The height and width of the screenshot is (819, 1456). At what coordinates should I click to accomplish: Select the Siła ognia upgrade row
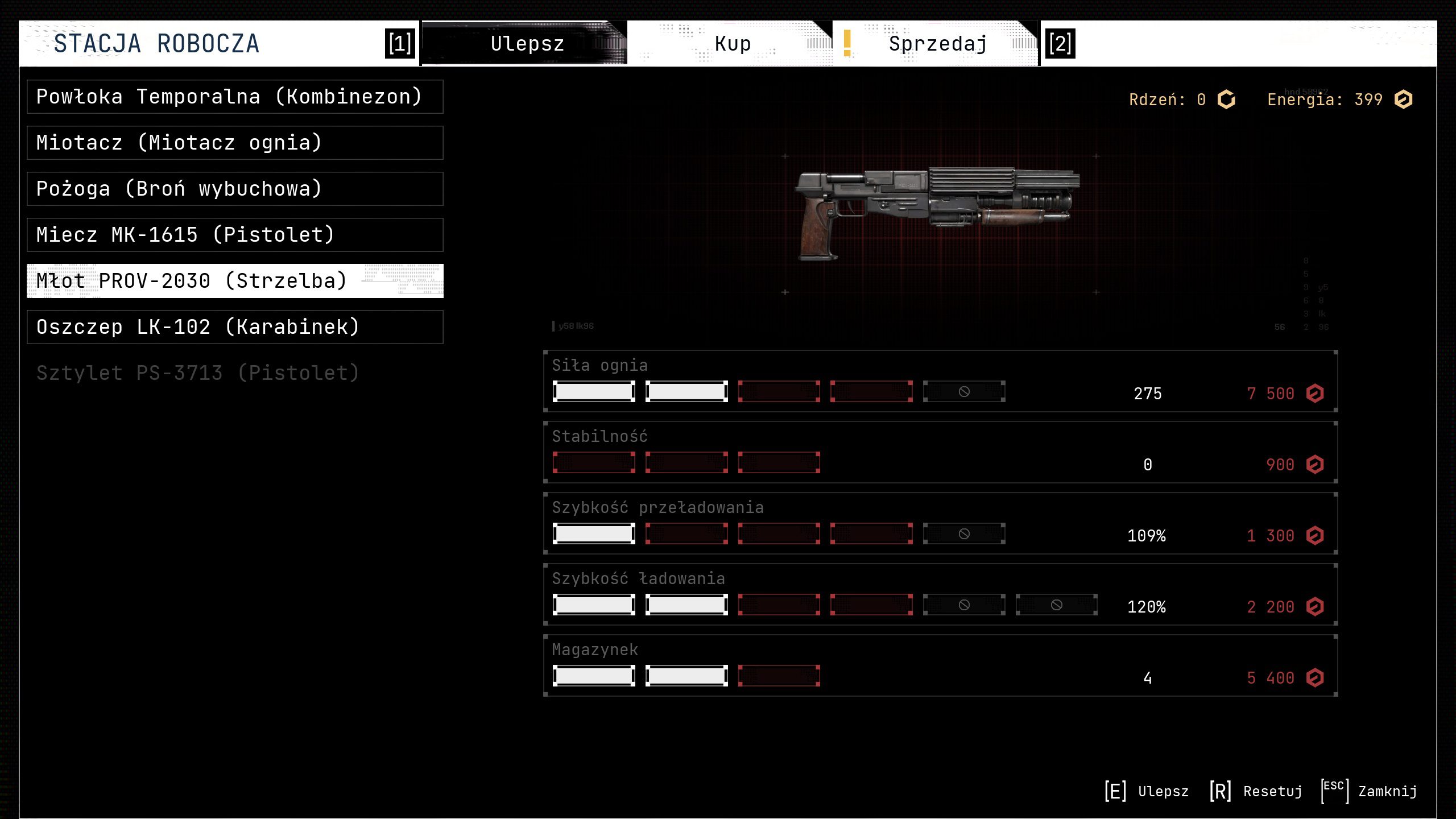[940, 381]
